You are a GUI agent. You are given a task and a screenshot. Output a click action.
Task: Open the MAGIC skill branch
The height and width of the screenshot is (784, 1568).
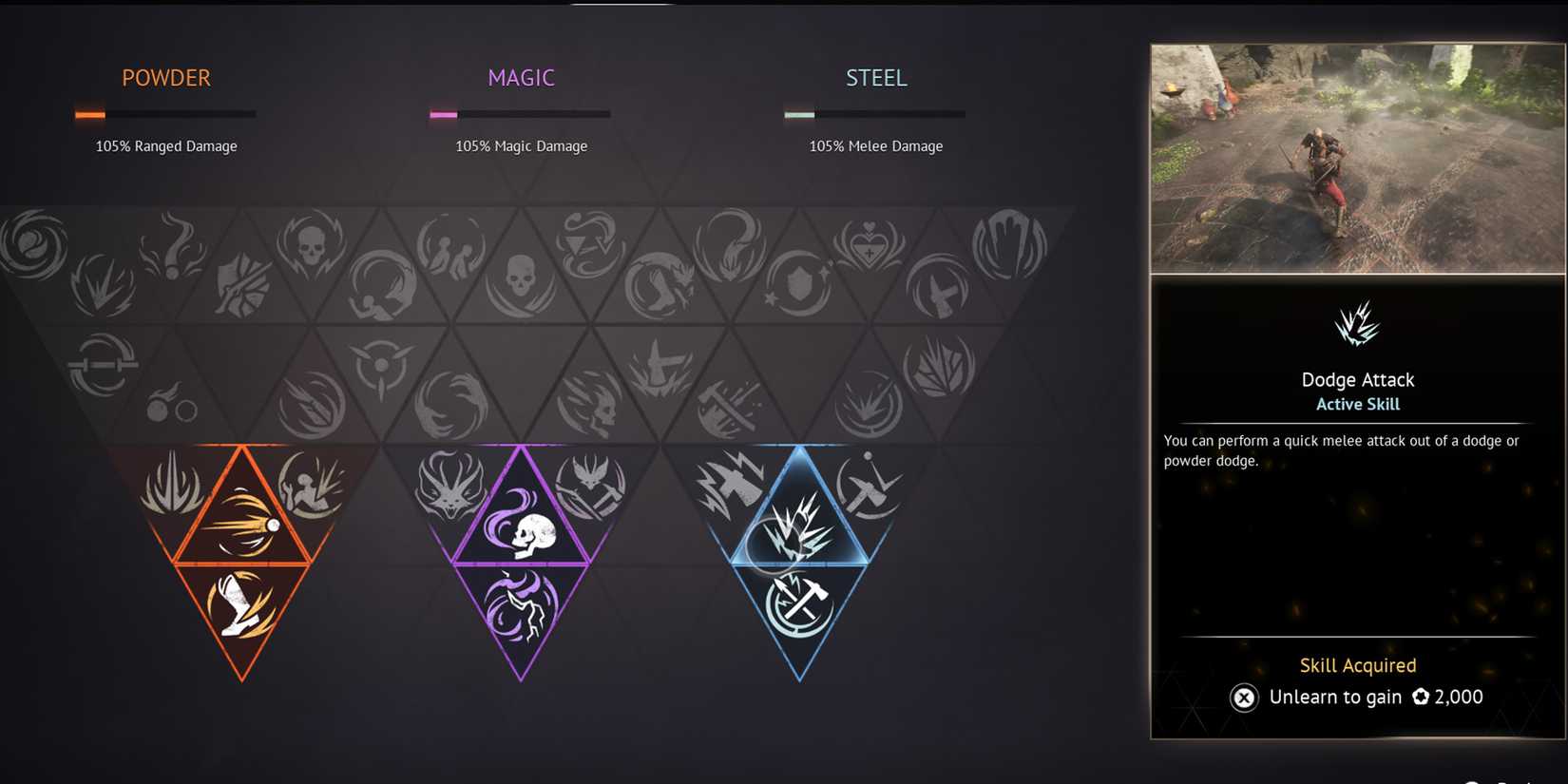521,78
